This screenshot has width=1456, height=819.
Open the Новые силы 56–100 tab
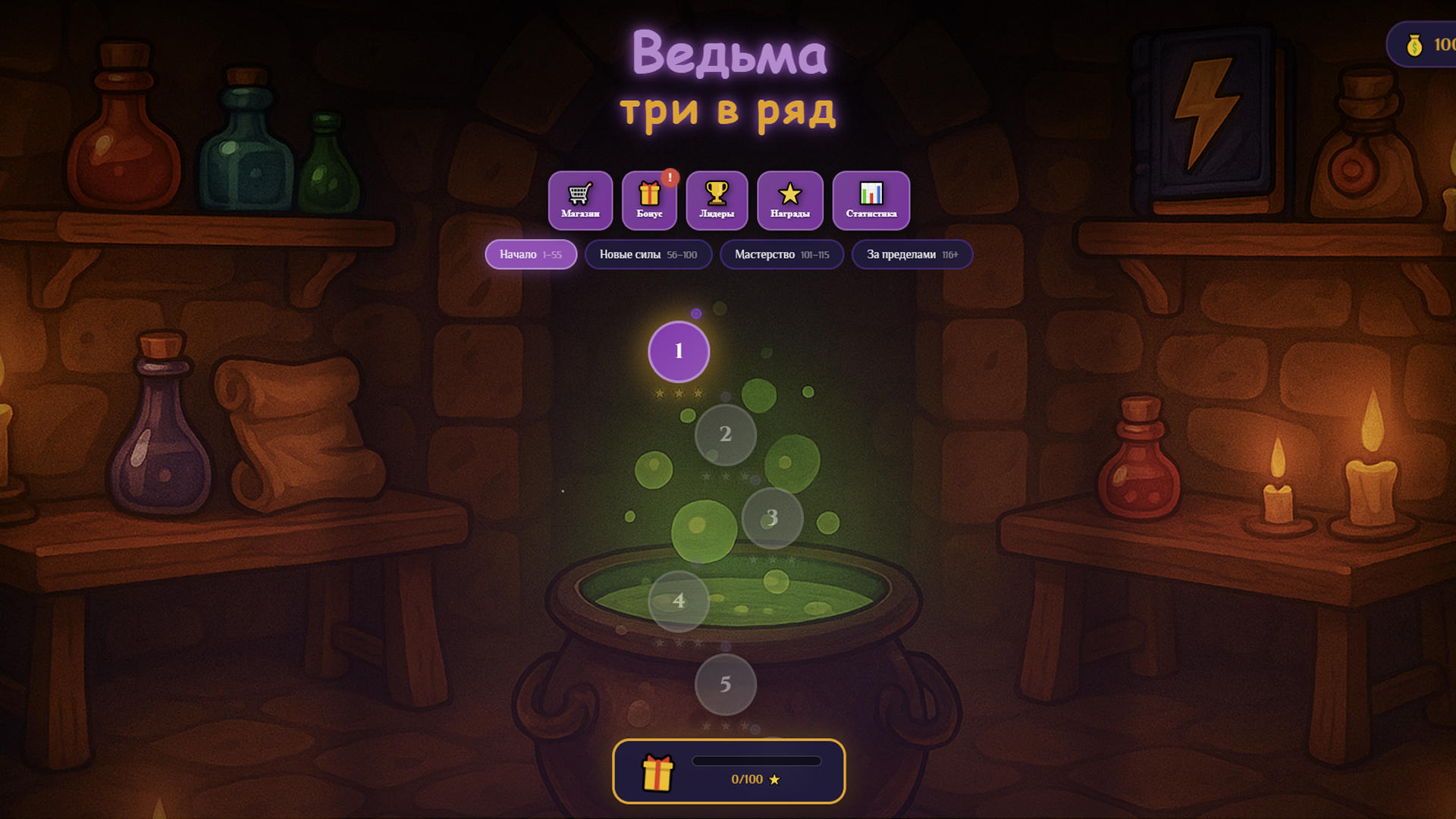click(x=648, y=254)
